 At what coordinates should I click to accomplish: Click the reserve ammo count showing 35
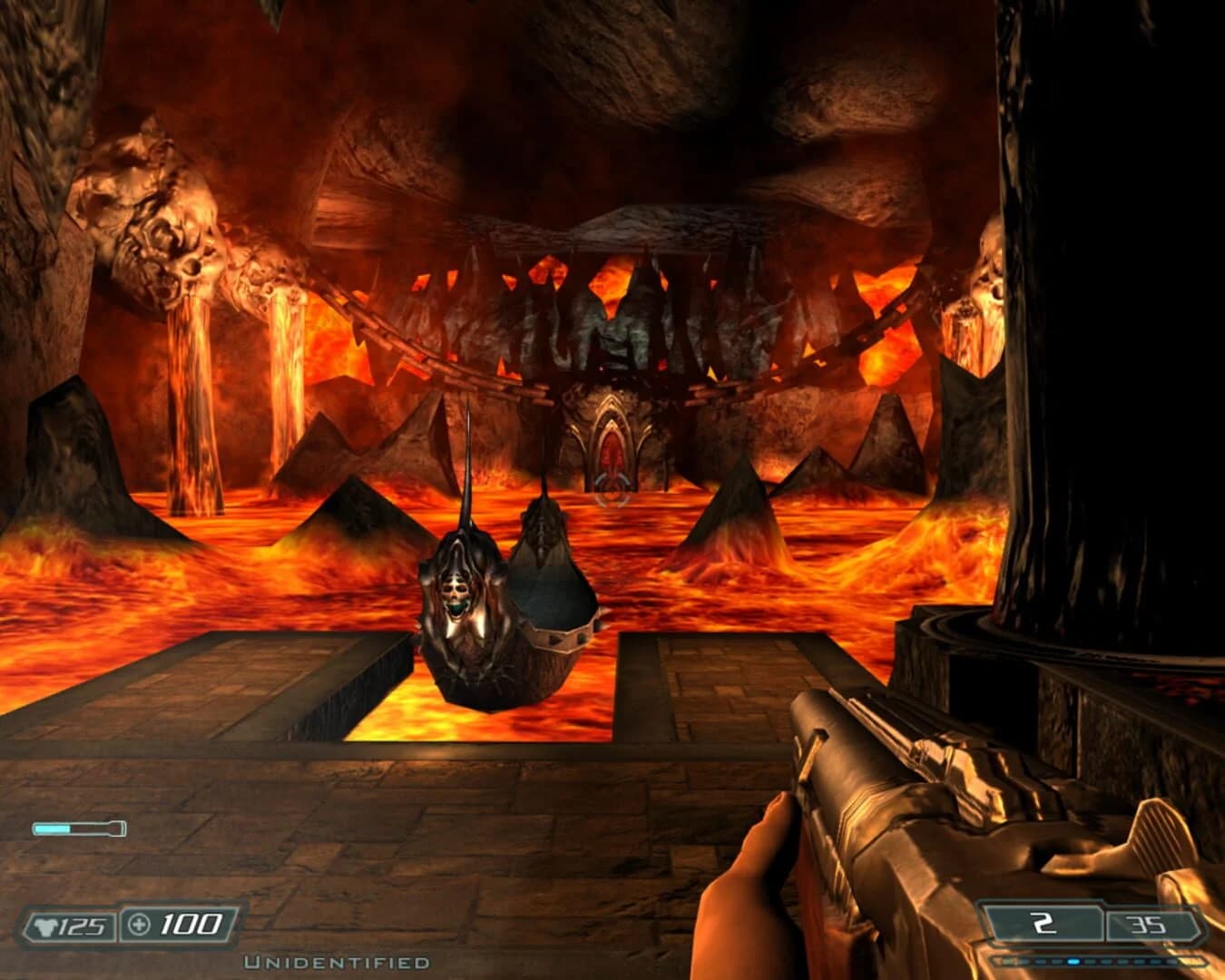(1149, 925)
